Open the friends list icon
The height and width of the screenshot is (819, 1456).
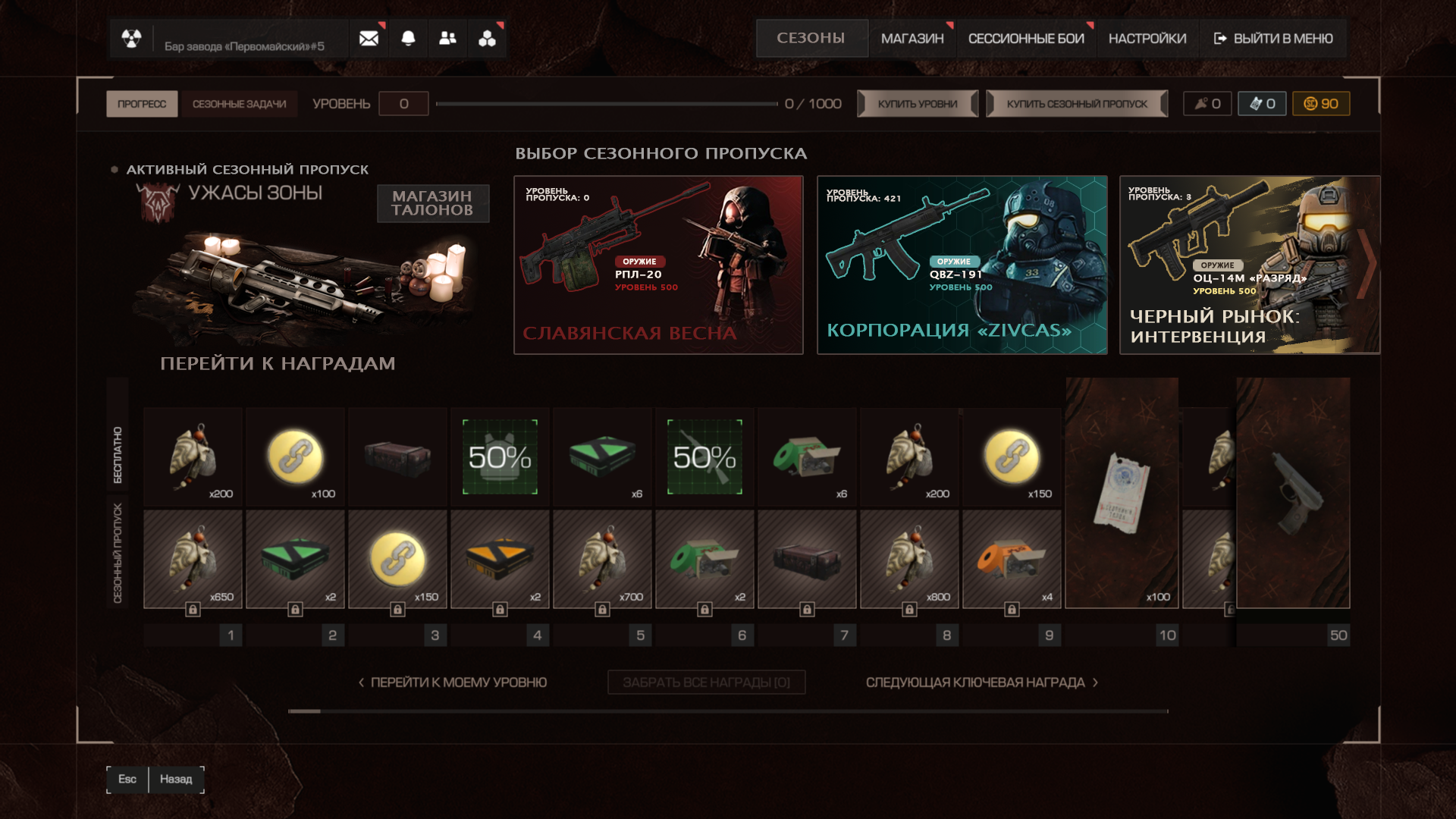coord(447,39)
